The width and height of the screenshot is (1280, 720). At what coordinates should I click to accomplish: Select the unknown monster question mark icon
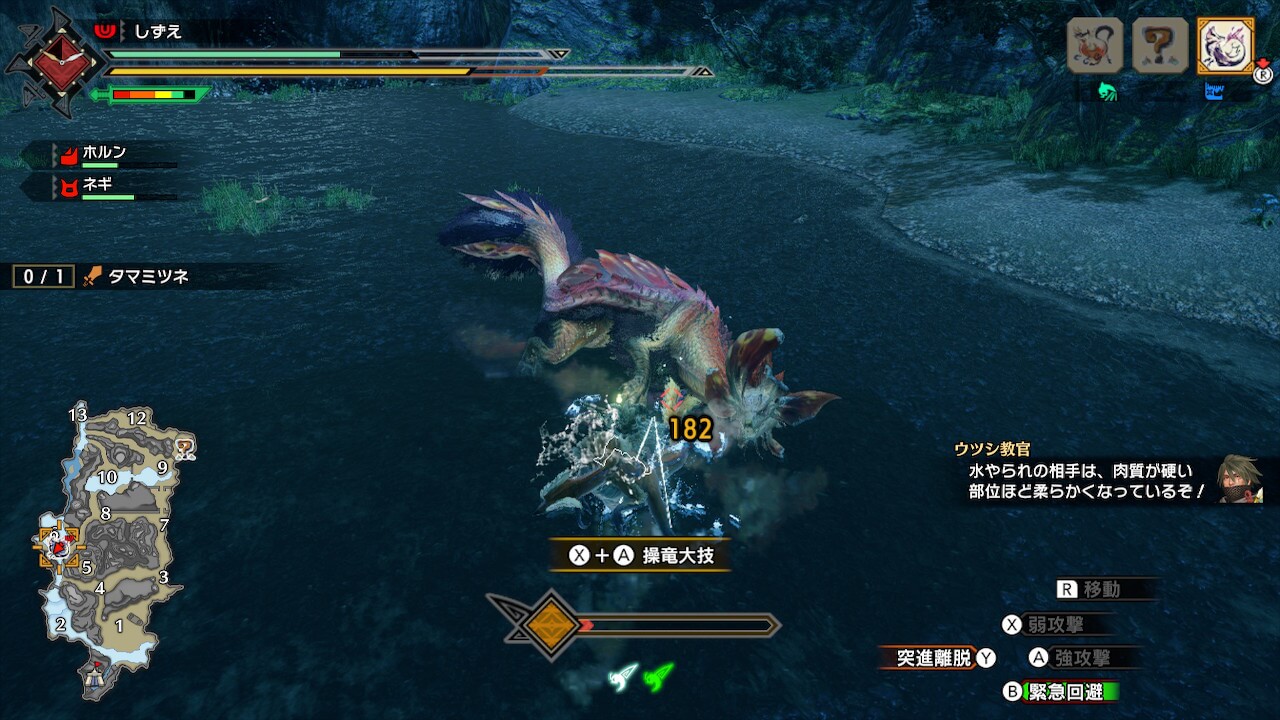[1160, 45]
